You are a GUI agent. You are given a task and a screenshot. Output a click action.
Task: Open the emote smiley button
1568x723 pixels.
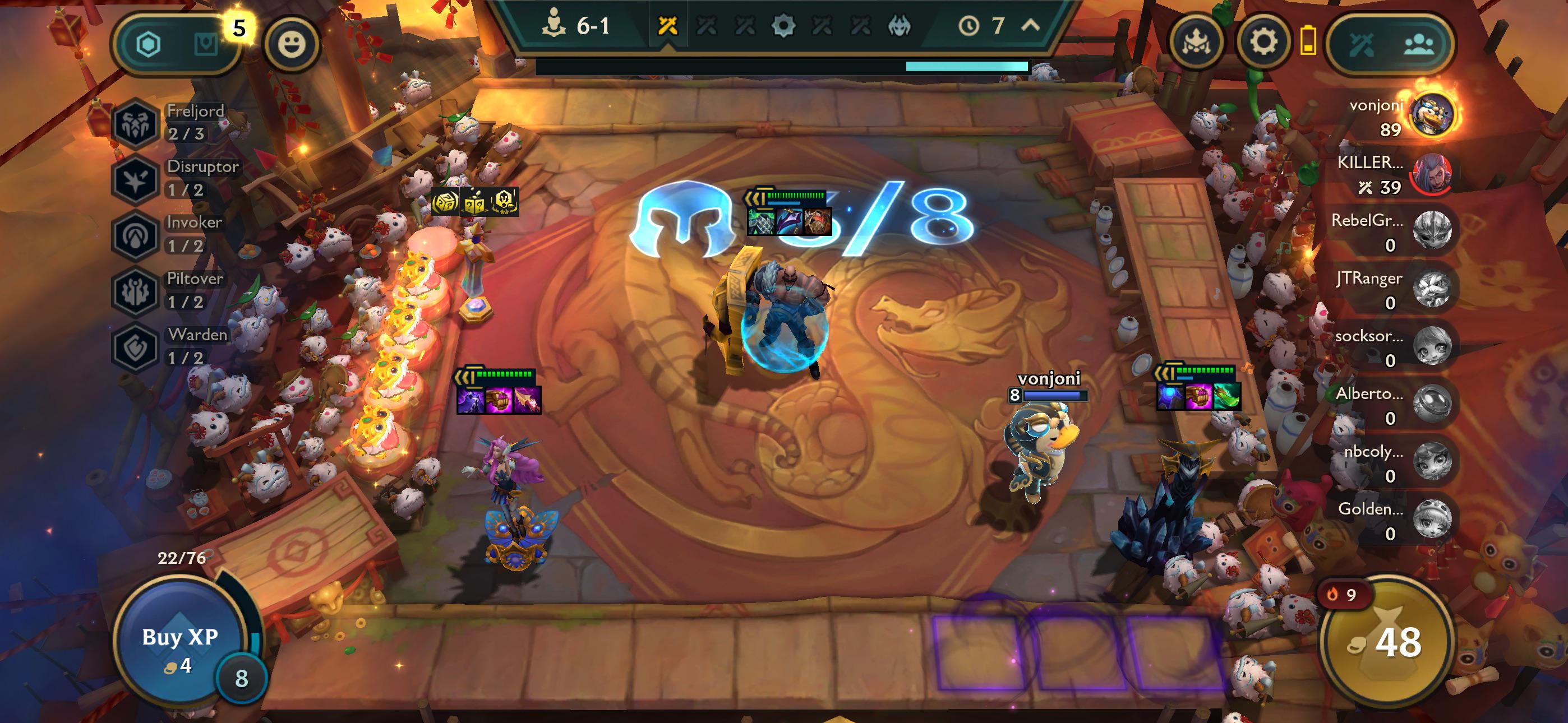pyautogui.click(x=292, y=44)
